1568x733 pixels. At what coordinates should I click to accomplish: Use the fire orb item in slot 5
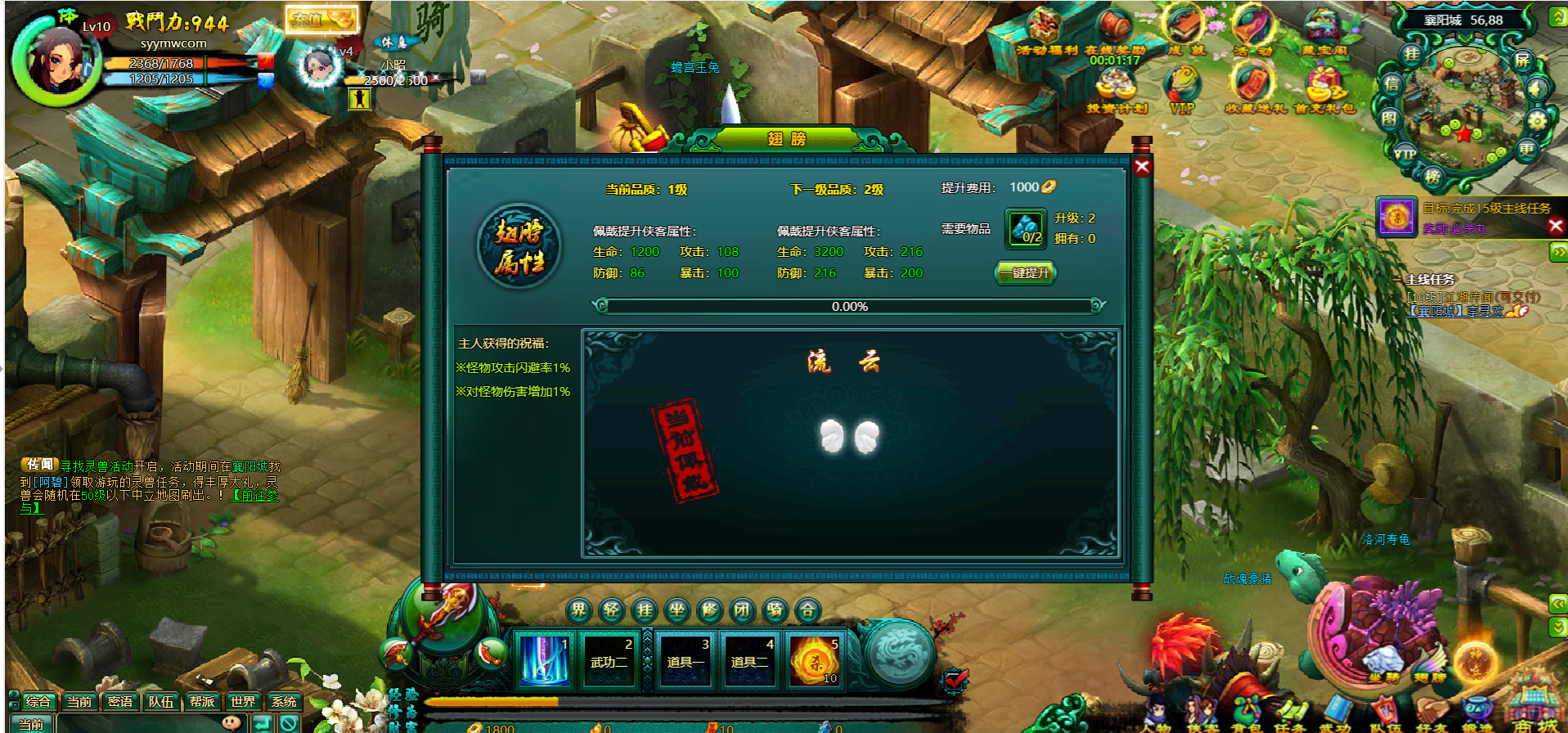point(815,659)
